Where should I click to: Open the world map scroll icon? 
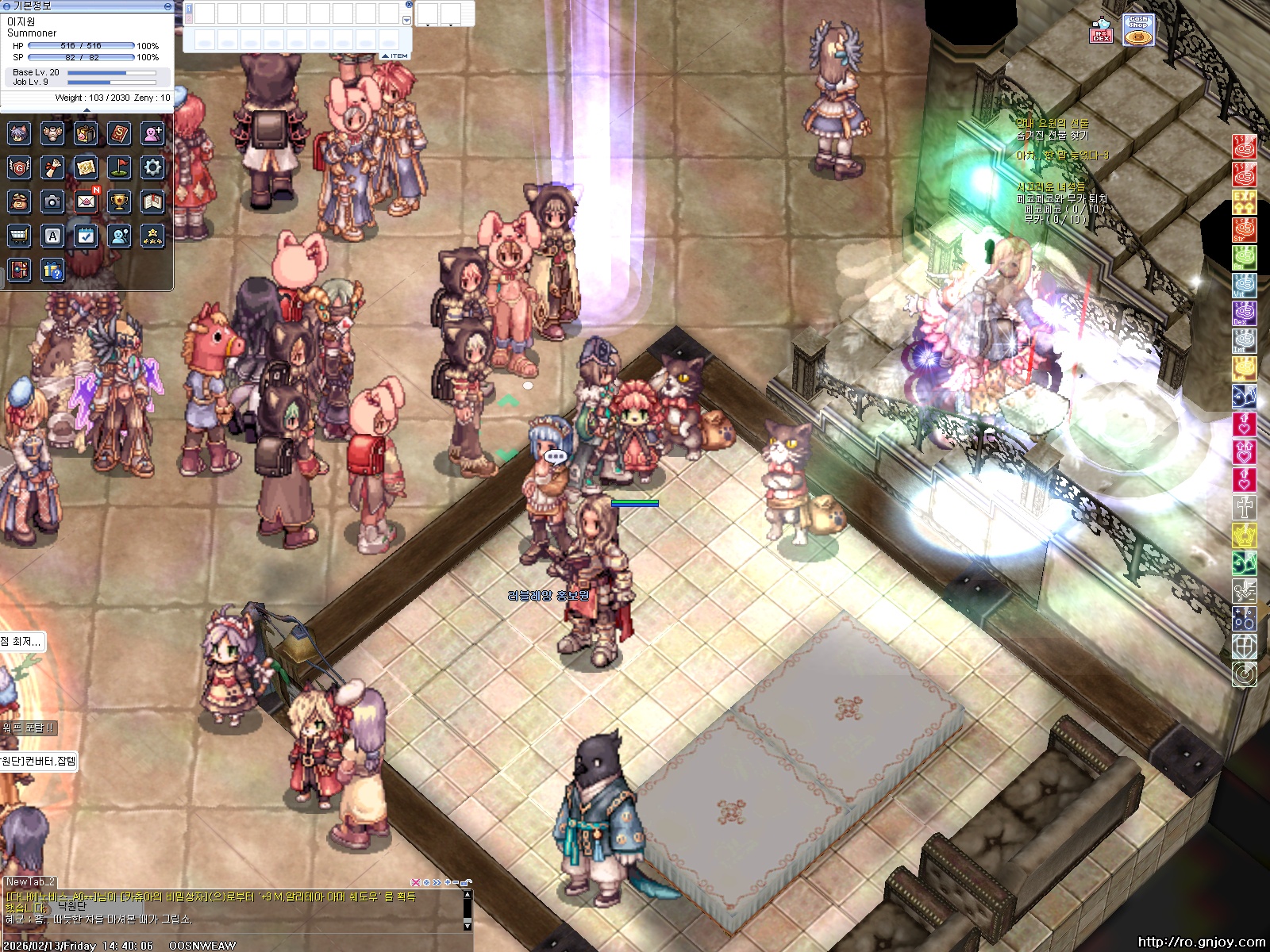click(86, 167)
